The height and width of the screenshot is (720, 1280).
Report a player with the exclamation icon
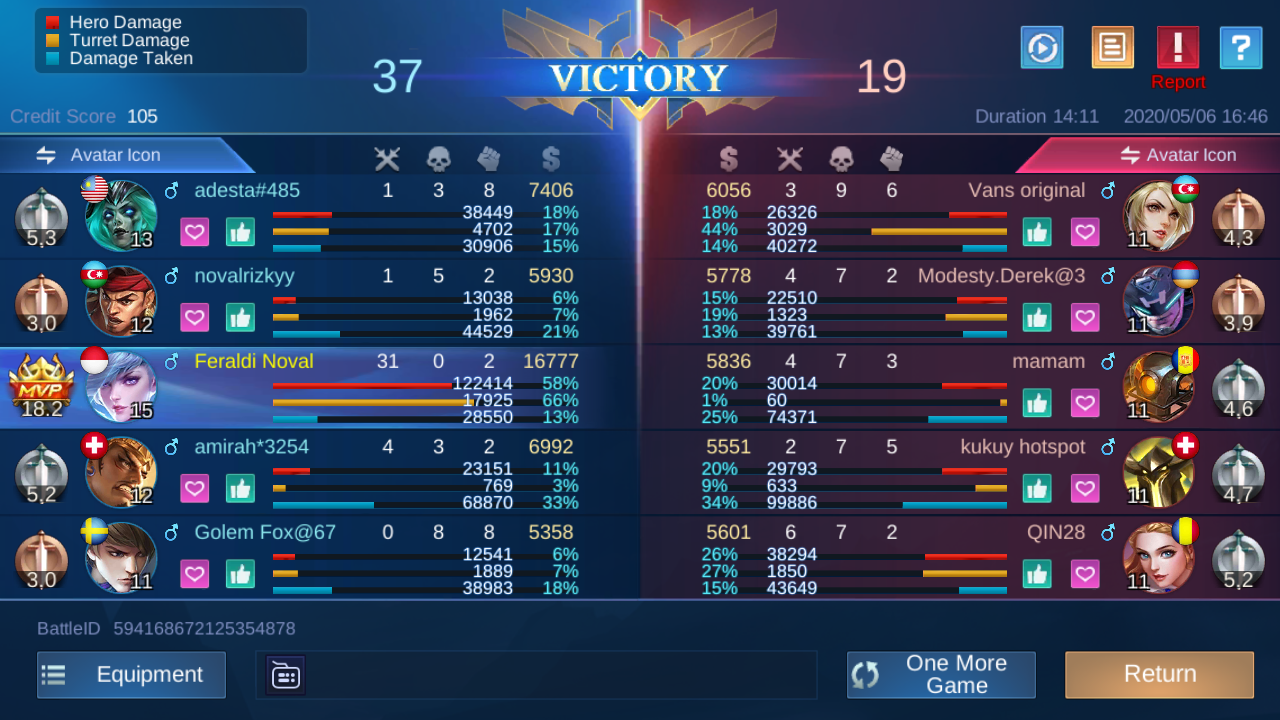[1177, 48]
